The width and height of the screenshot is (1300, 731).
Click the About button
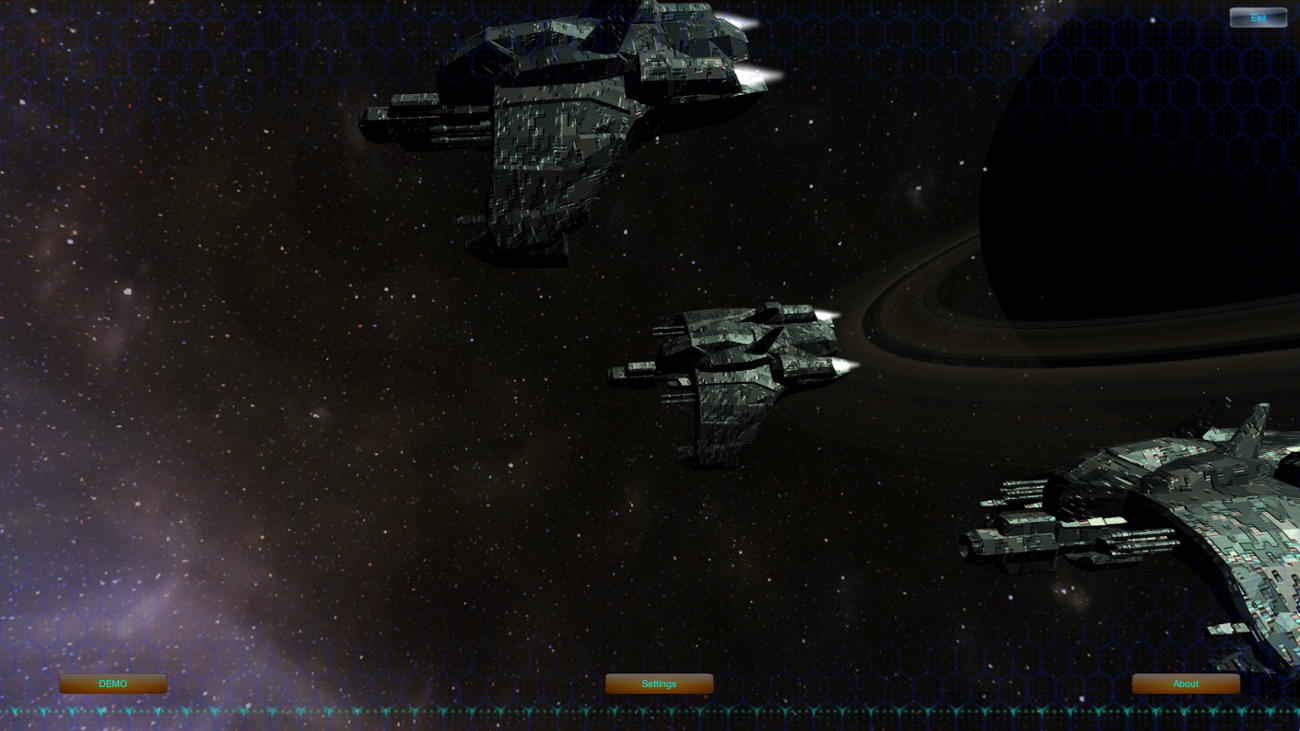(1185, 684)
